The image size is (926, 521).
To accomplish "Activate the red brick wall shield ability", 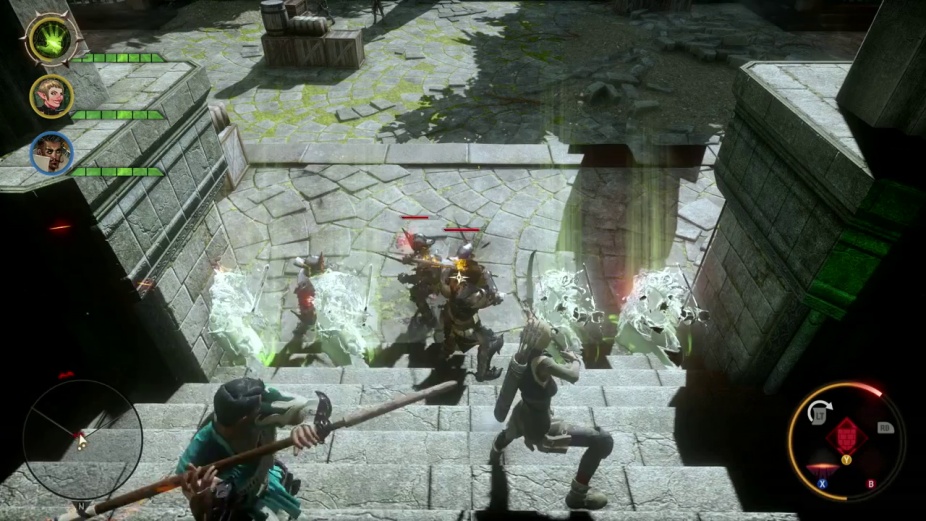I will click(x=845, y=437).
